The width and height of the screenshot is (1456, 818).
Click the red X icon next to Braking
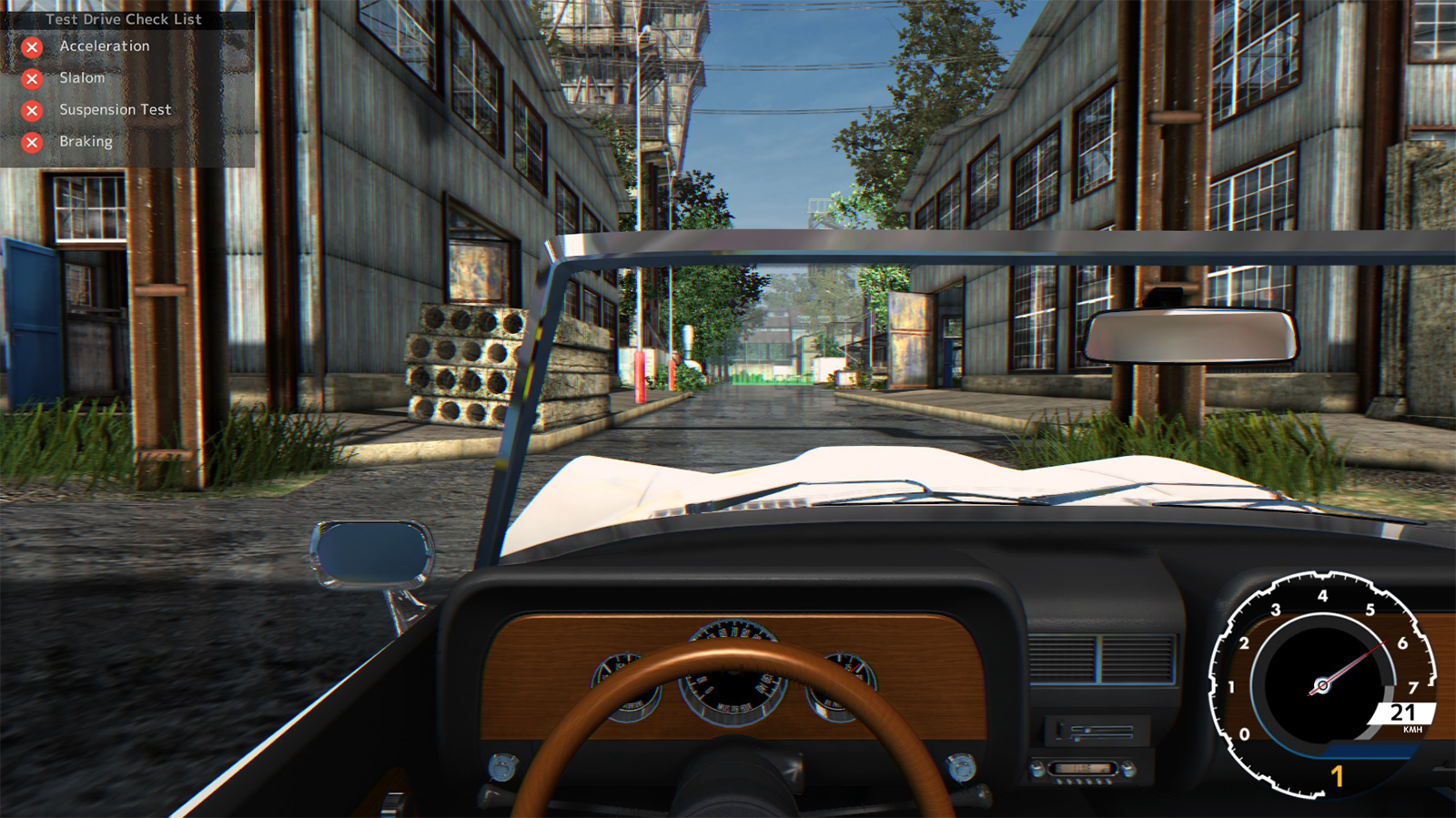coord(30,142)
